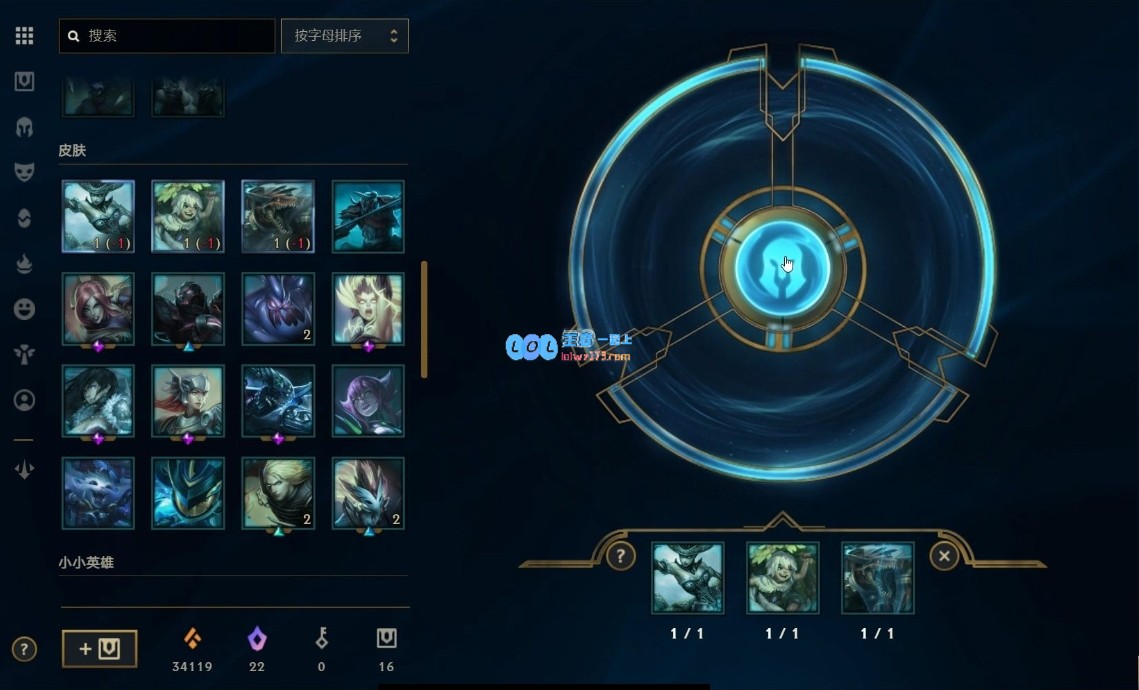1139x690 pixels.
Task: Close the crafting tray with the X button
Action: (x=944, y=556)
